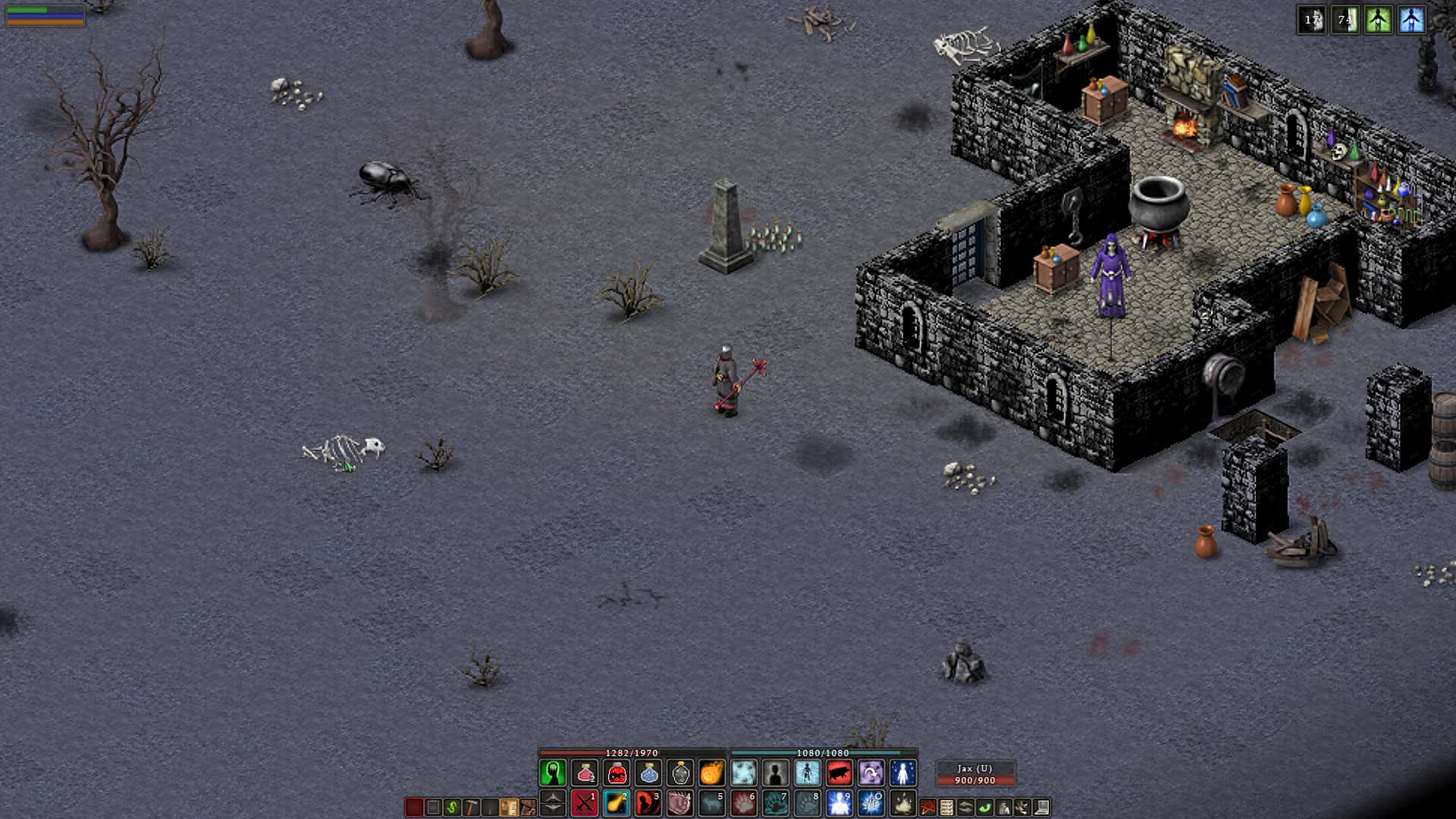This screenshot has width=1456, height=819.
Task: Click the Jax (U) companion nameplate
Action: (x=974, y=767)
